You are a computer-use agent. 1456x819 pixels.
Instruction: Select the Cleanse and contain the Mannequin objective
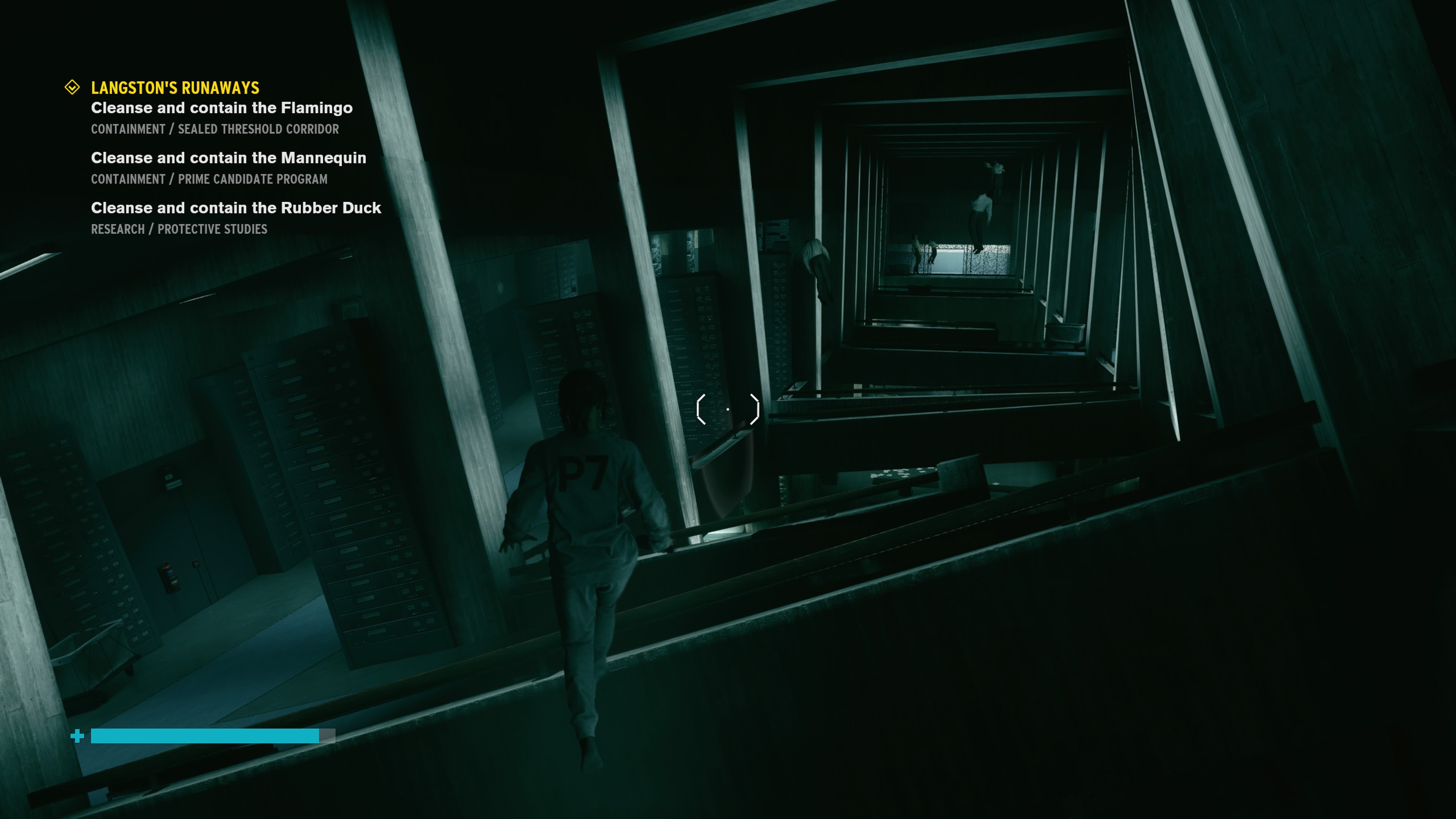point(228,158)
